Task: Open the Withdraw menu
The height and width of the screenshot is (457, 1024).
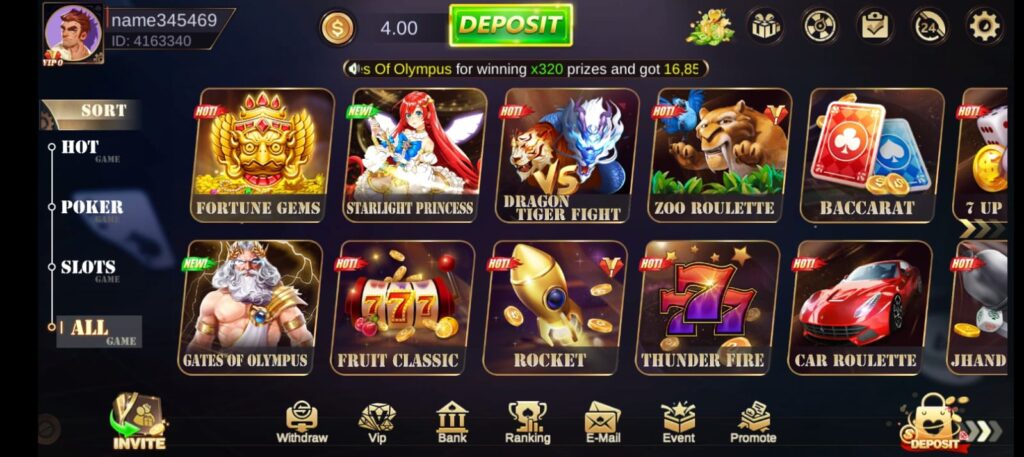Action: coord(302,423)
